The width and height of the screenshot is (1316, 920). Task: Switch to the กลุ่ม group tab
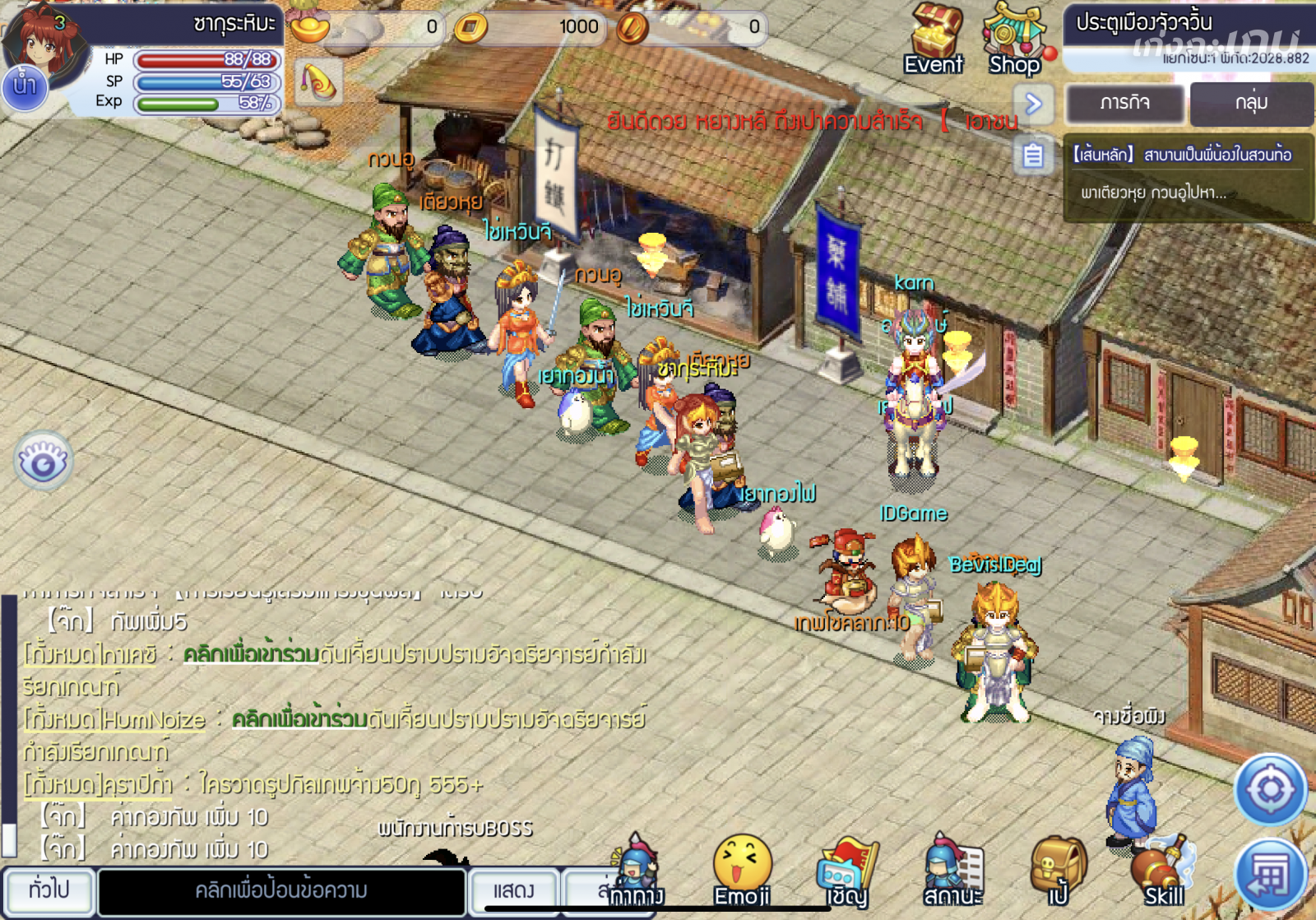pyautogui.click(x=1250, y=103)
